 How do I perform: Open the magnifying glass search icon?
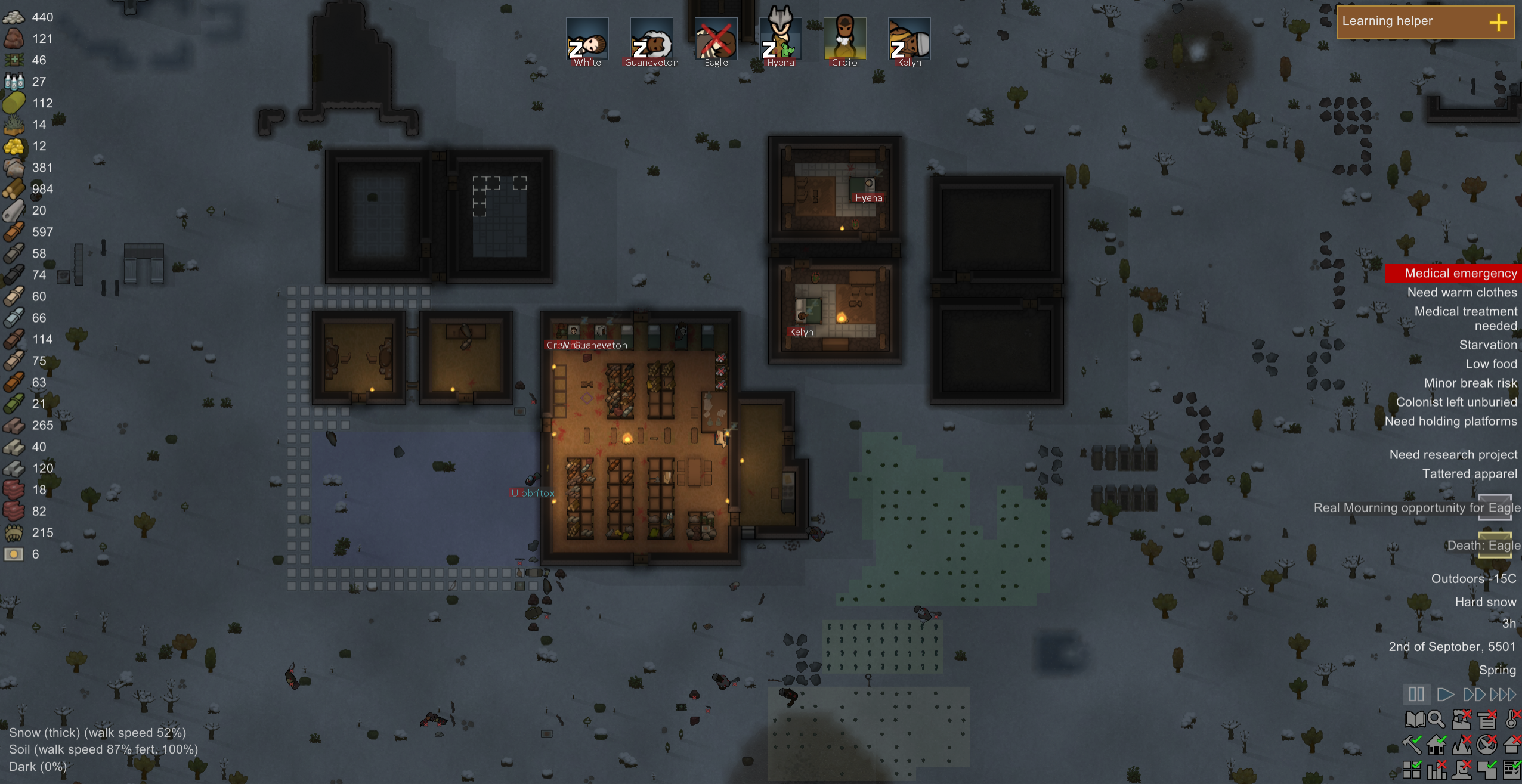(1436, 720)
